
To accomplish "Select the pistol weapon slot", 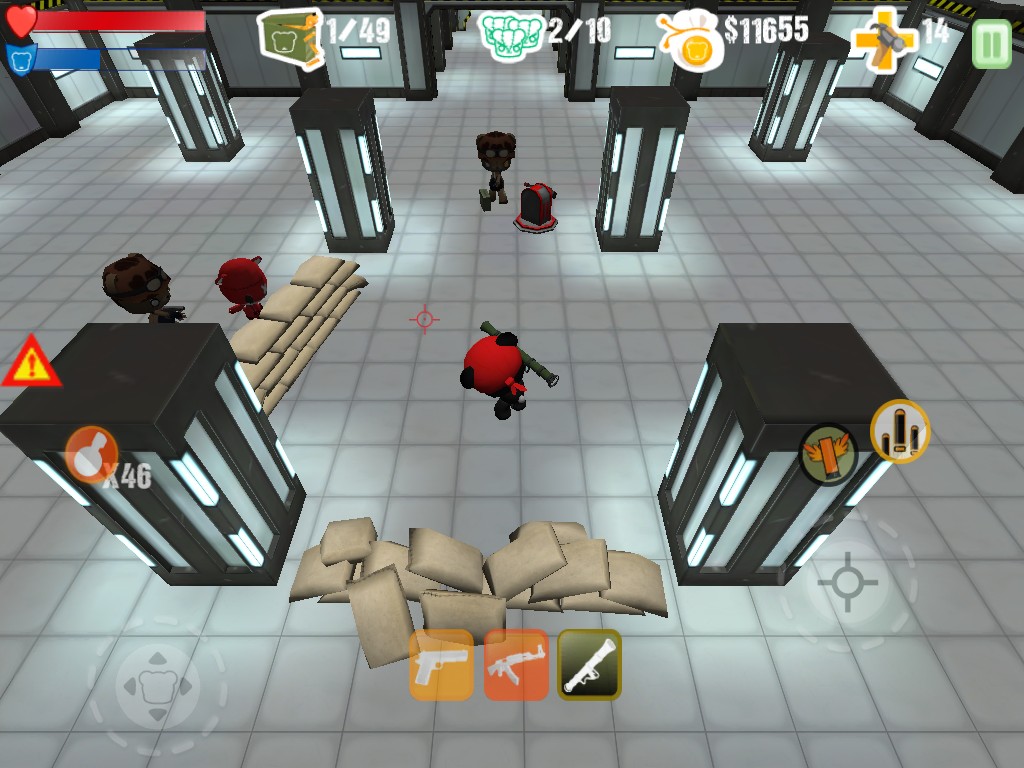I will point(441,665).
